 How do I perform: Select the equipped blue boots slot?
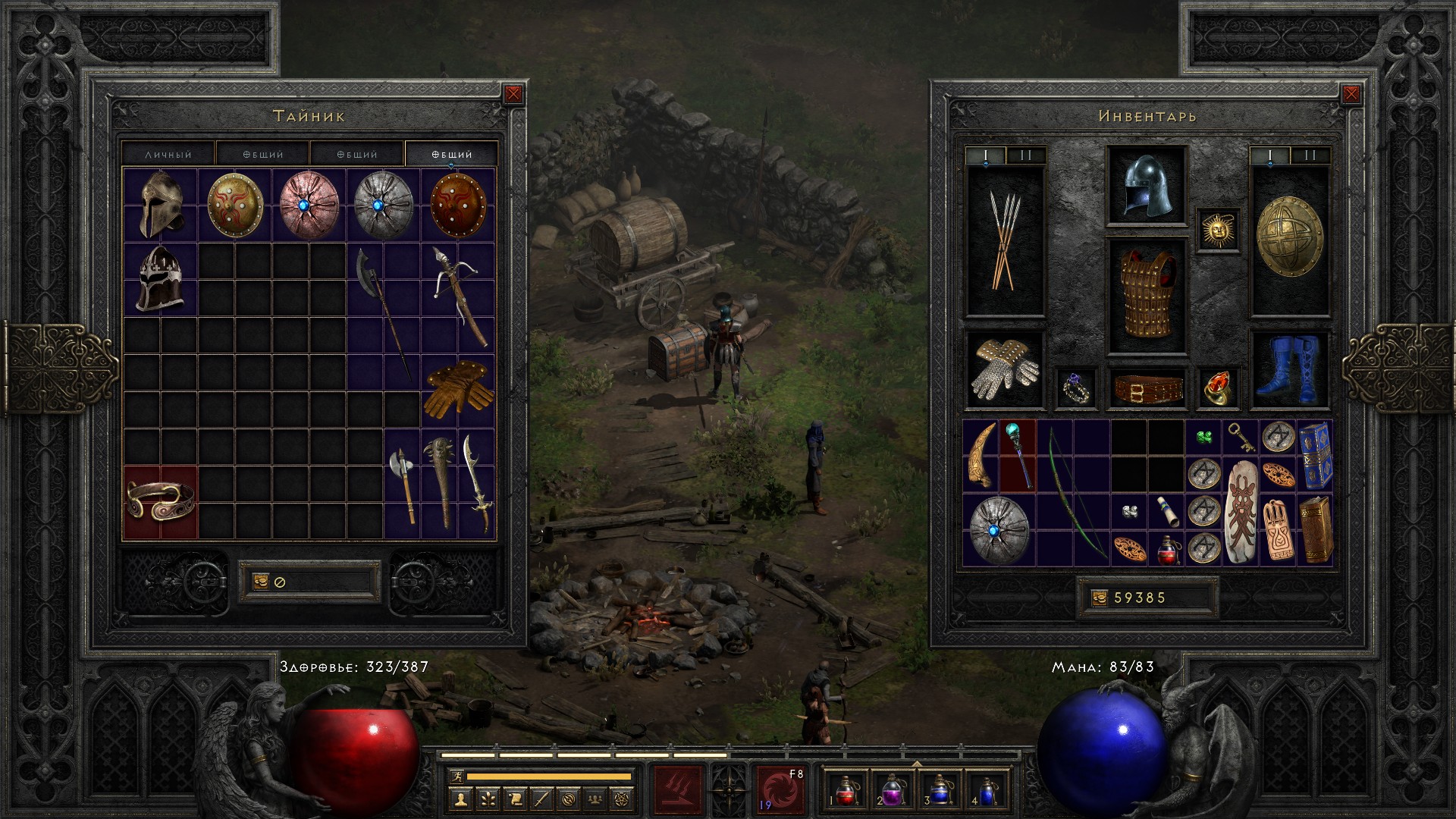click(1288, 369)
